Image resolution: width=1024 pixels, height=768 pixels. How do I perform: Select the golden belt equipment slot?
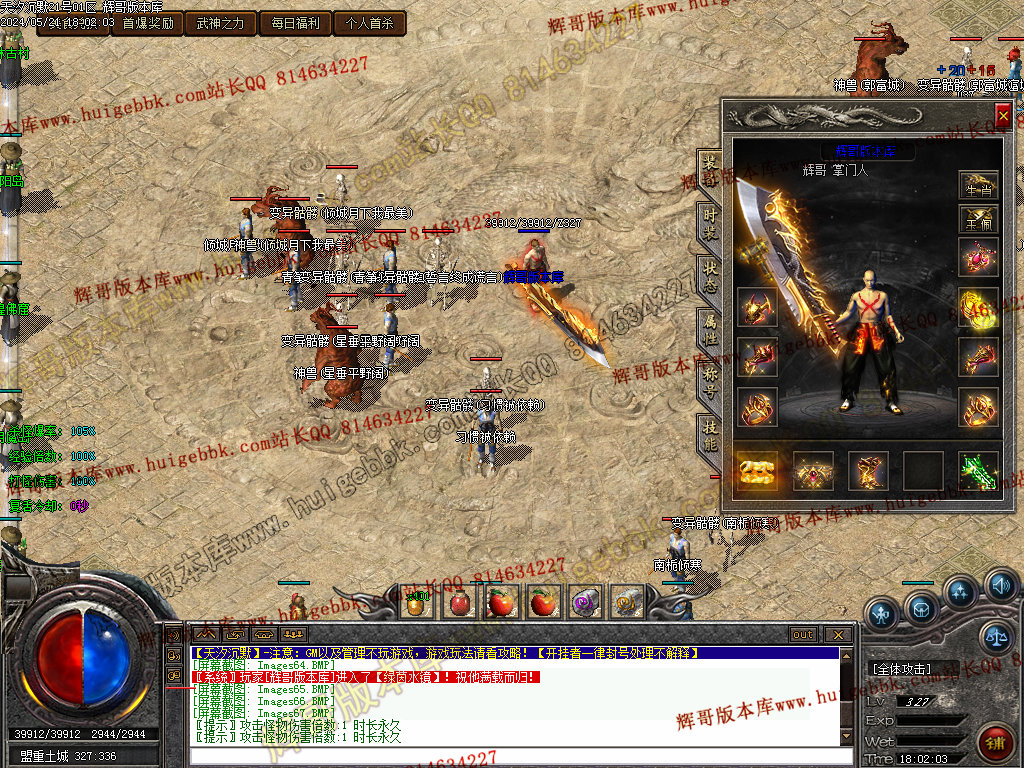click(x=758, y=471)
